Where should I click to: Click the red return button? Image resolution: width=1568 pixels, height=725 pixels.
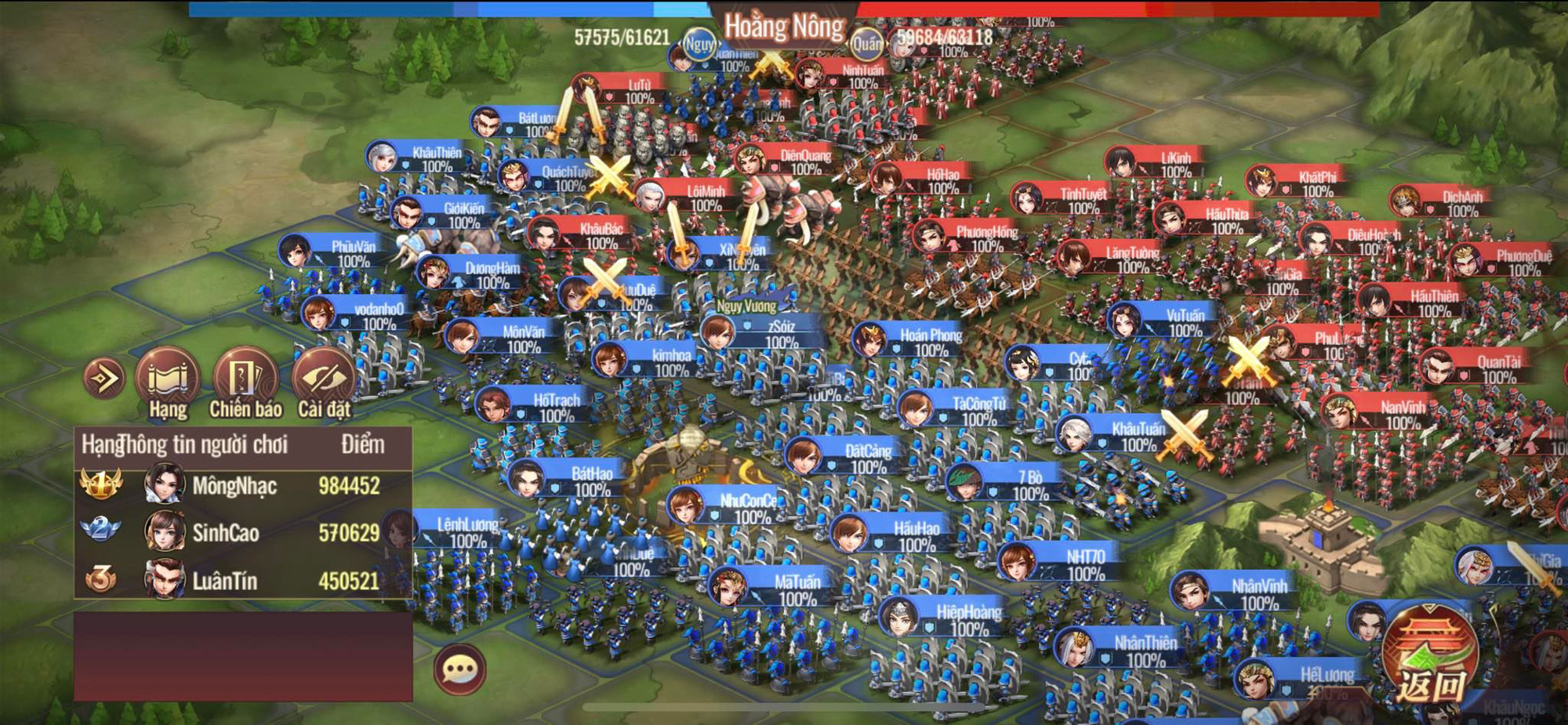[x=1431, y=654]
